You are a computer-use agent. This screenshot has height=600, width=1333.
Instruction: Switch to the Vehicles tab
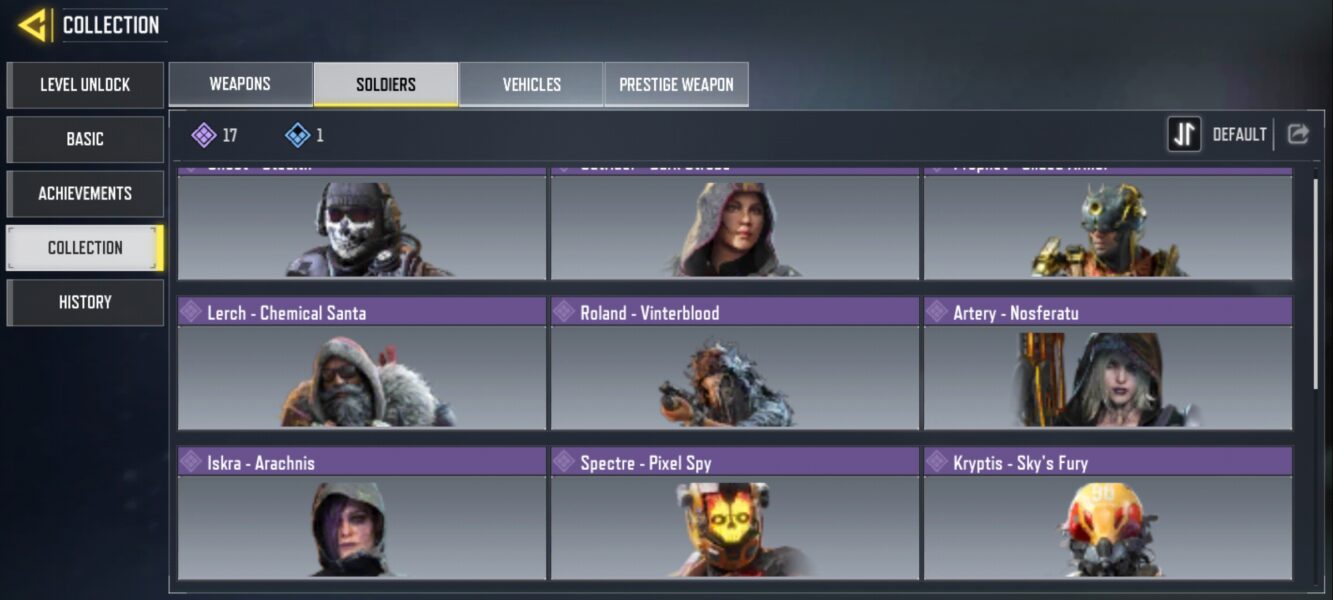[531, 84]
